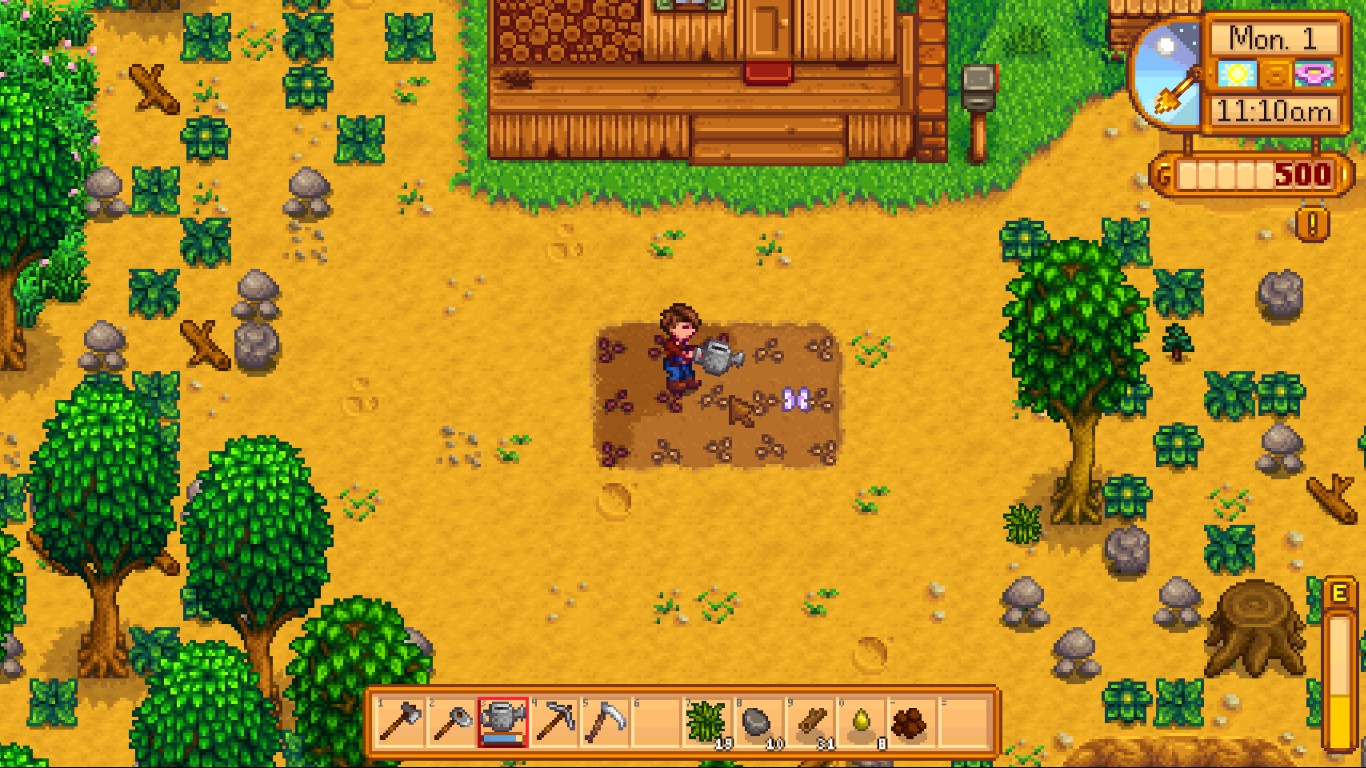
Task: Choose the watering can slot
Action: tap(502, 722)
